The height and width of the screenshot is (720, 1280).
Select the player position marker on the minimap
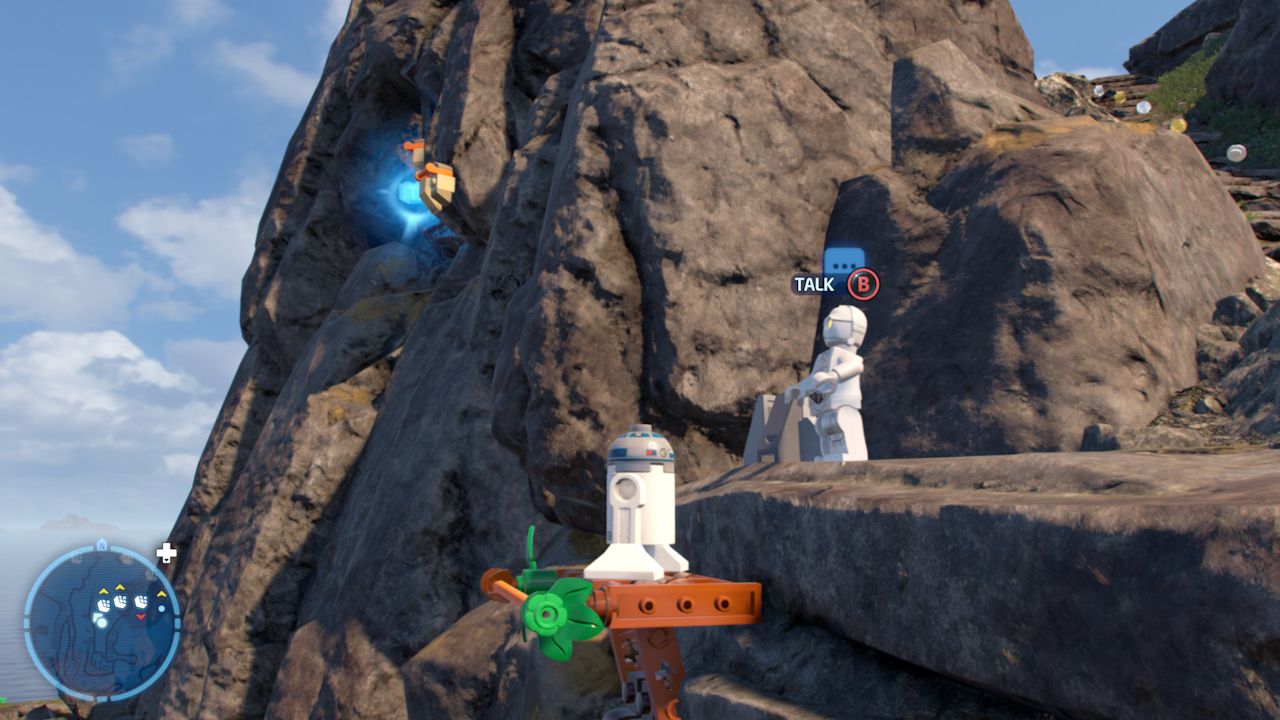pos(100,622)
